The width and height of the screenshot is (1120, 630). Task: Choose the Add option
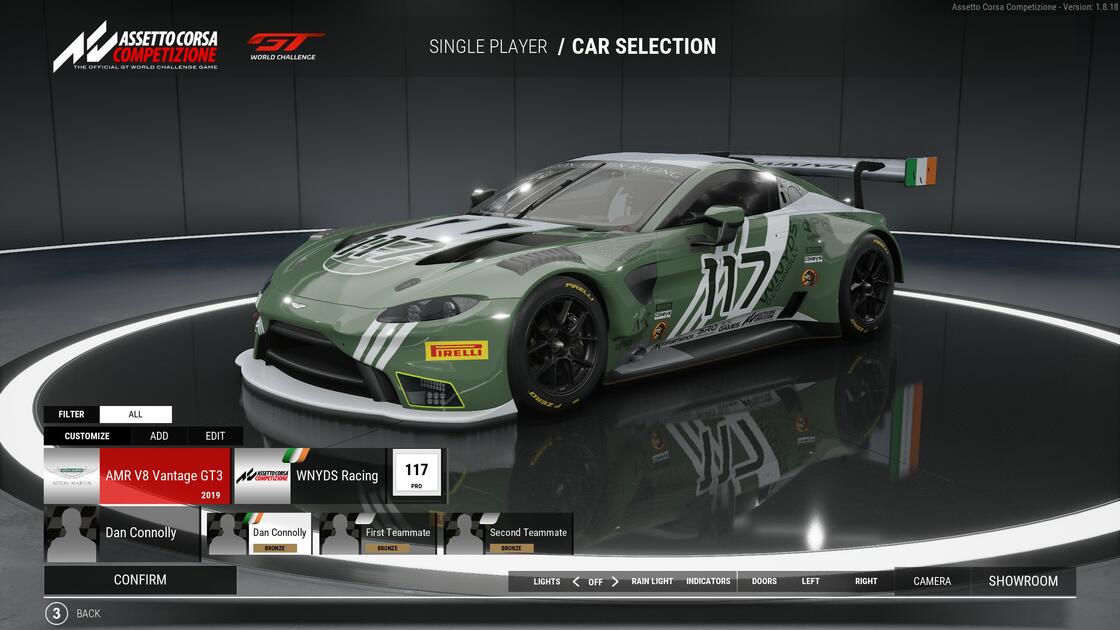(159, 436)
